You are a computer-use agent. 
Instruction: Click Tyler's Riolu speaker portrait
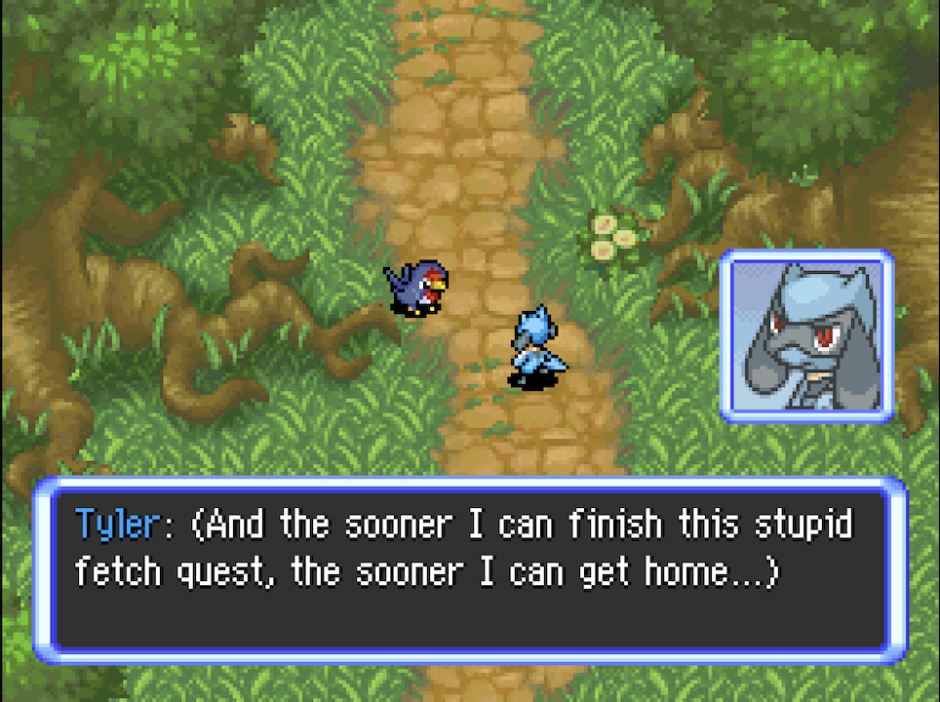(806, 335)
